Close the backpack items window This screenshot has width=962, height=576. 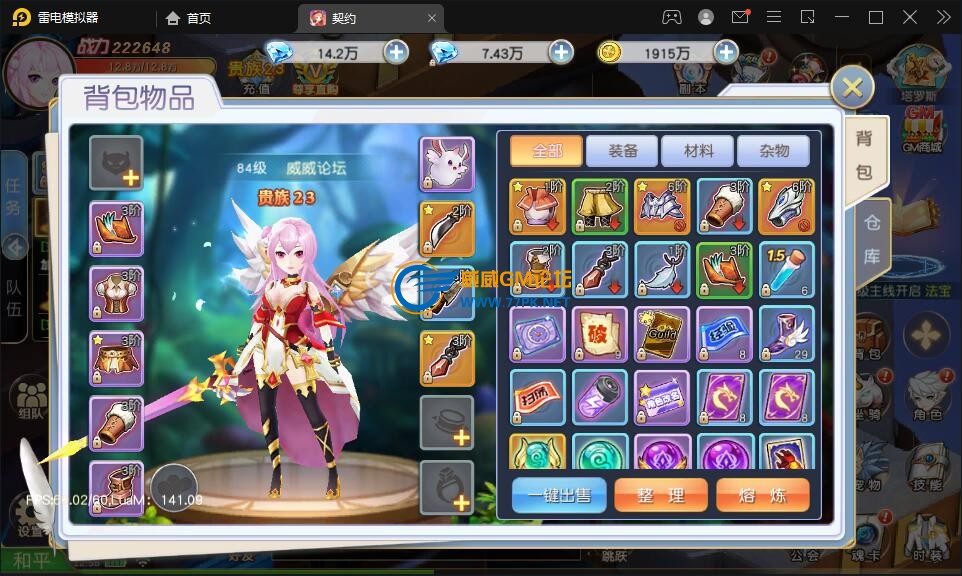852,88
